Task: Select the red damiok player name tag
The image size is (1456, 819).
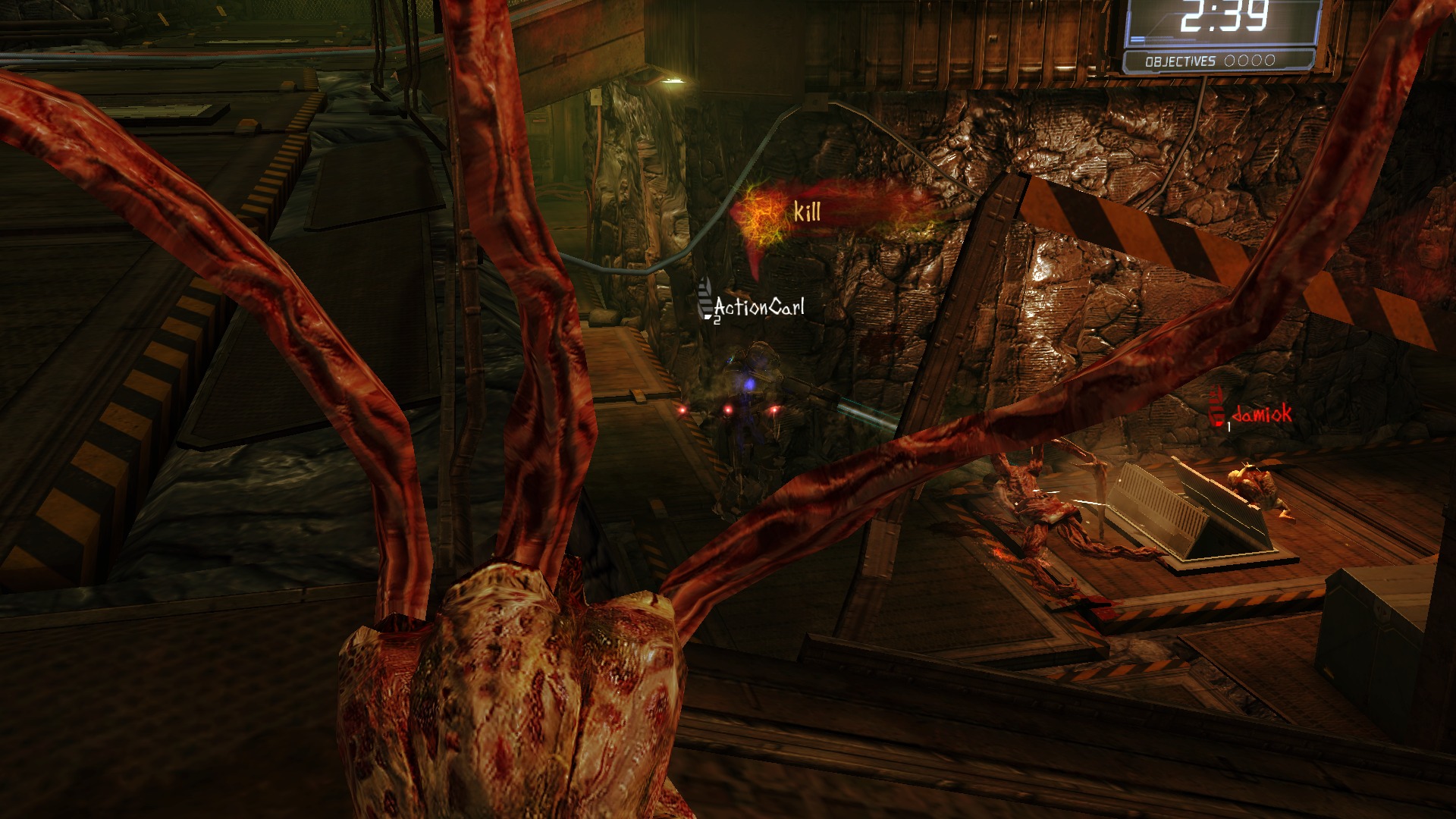Action: coord(1261,414)
